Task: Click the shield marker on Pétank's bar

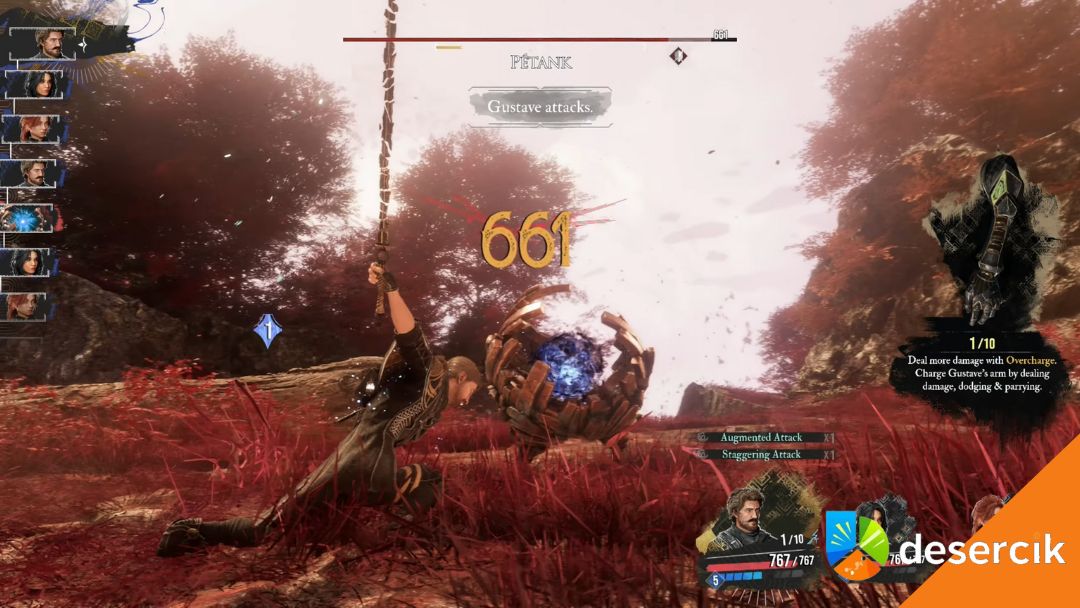Action: (678, 56)
